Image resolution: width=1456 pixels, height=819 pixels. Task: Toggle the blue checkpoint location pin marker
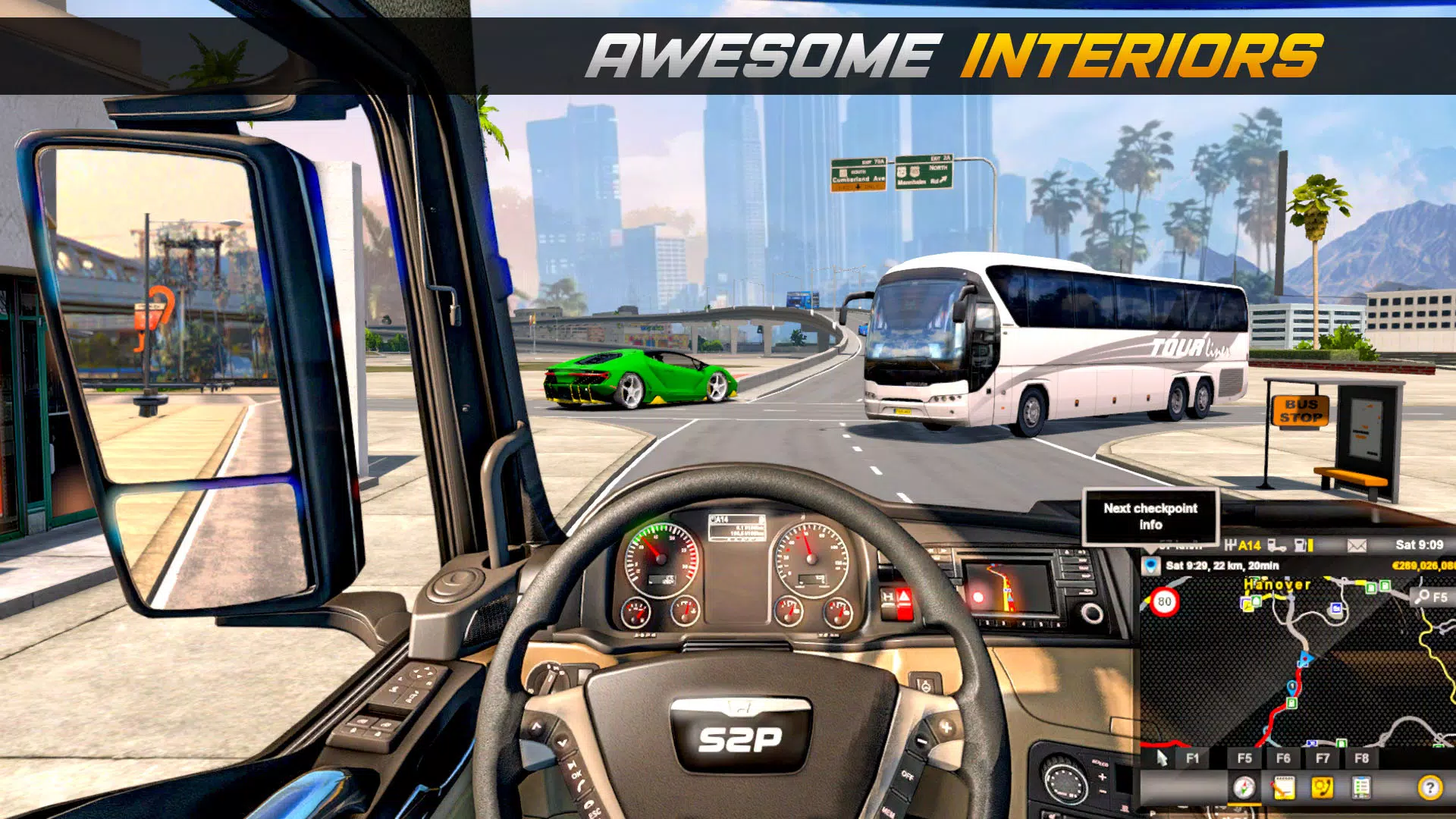(x=1150, y=565)
